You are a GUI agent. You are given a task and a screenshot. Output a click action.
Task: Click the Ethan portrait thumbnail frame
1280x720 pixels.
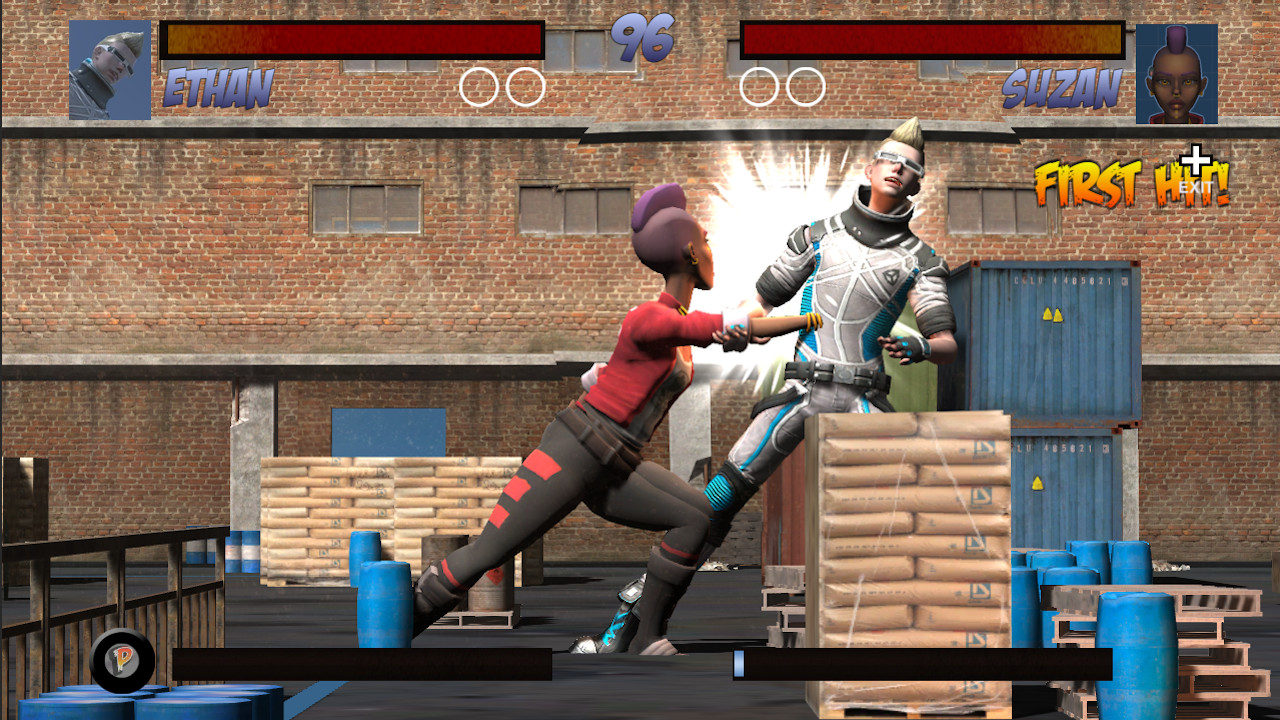[110, 71]
